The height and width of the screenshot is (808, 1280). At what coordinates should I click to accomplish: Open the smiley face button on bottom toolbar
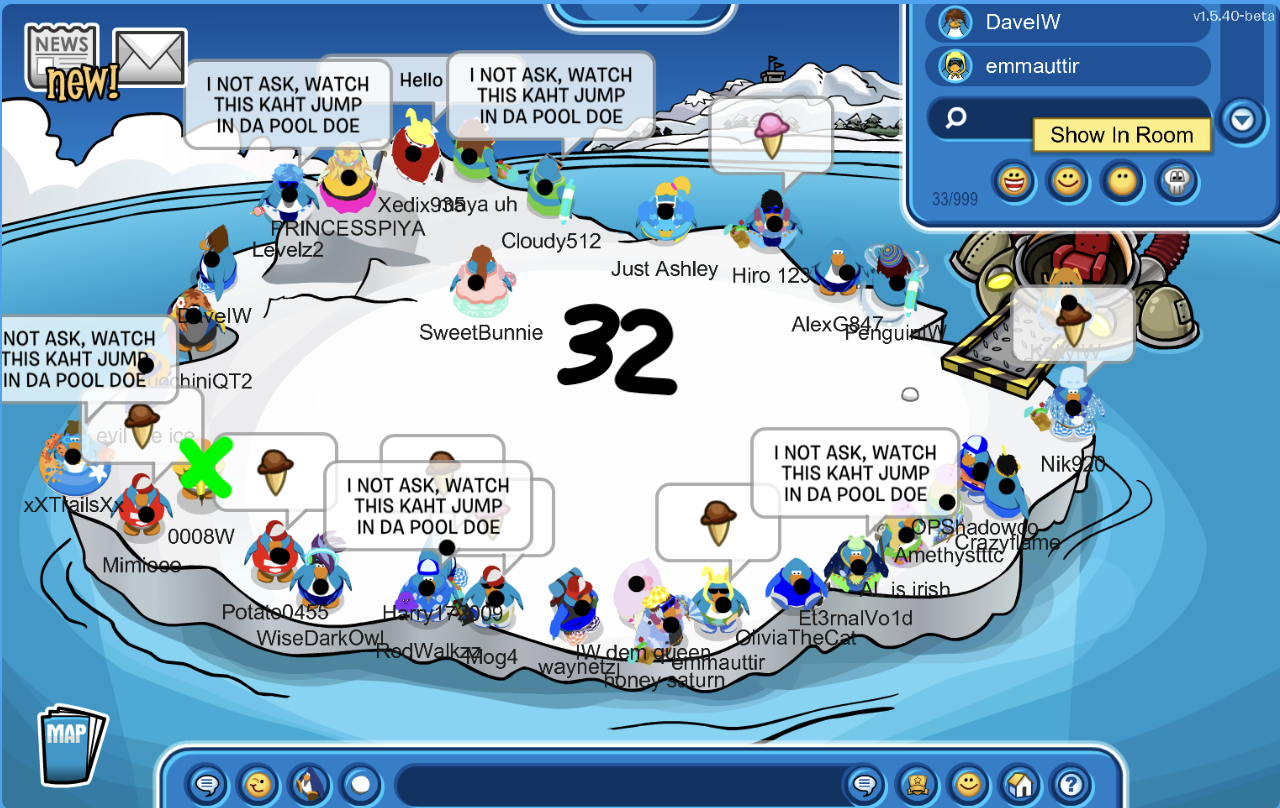point(967,784)
